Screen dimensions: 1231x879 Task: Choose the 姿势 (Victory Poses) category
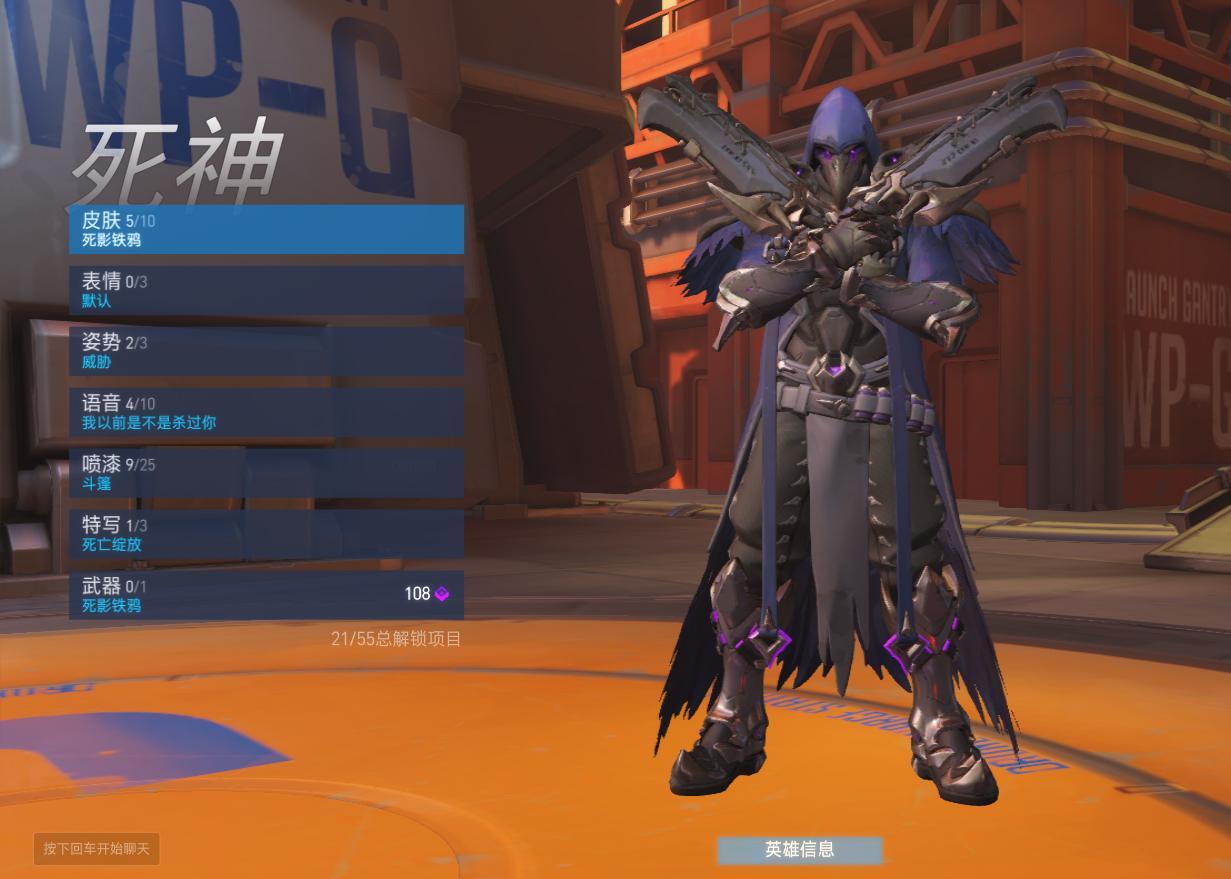point(266,351)
